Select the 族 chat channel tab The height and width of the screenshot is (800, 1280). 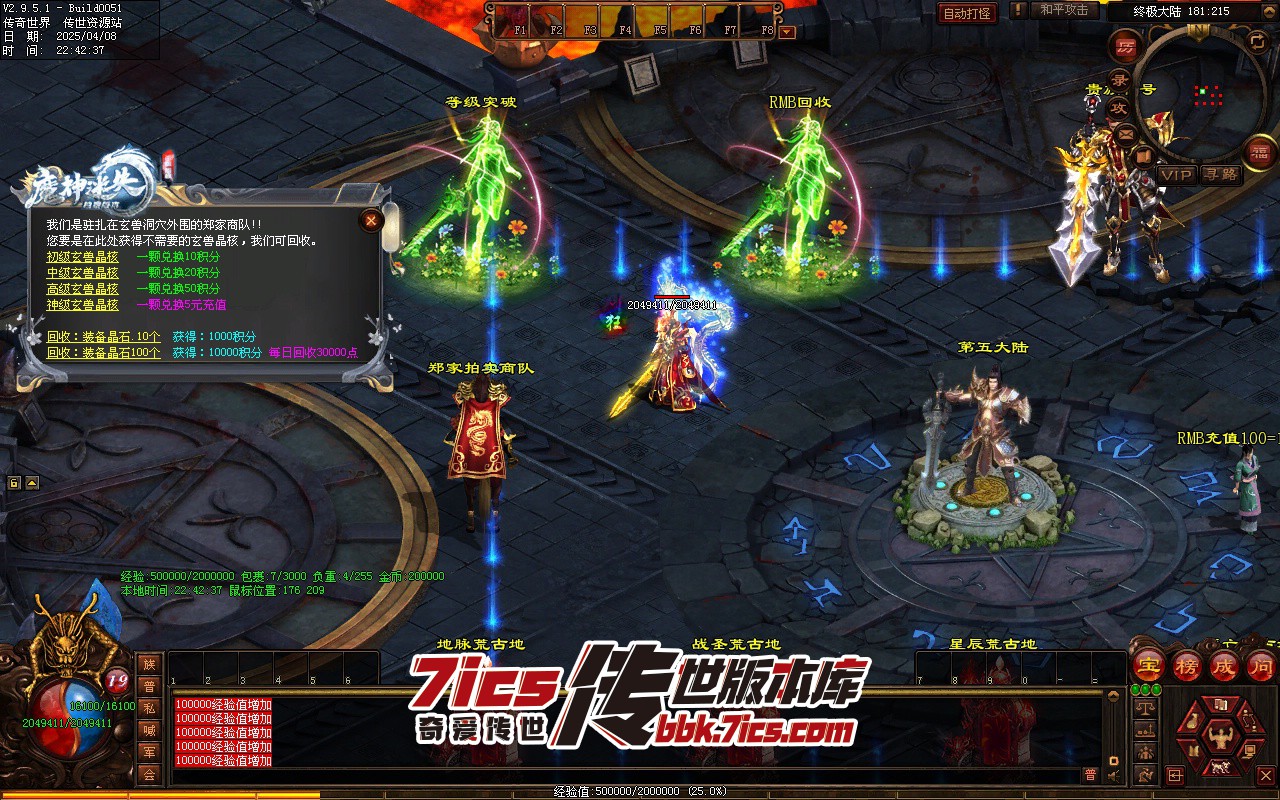pyautogui.click(x=149, y=665)
